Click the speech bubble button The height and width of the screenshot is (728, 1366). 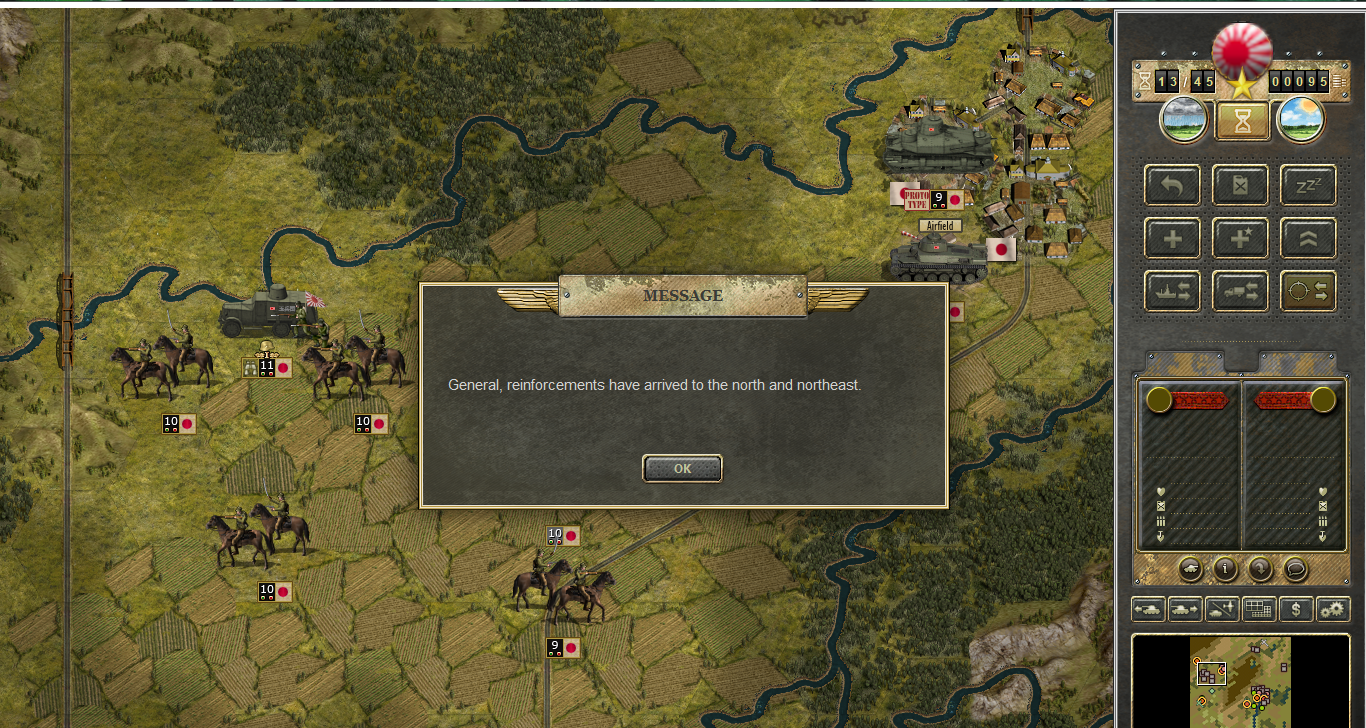(x=1295, y=569)
